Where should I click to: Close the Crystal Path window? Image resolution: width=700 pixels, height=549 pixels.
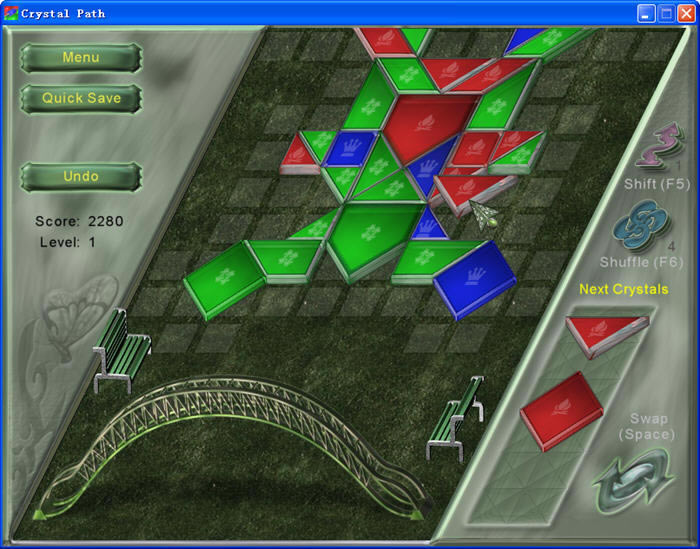click(686, 13)
